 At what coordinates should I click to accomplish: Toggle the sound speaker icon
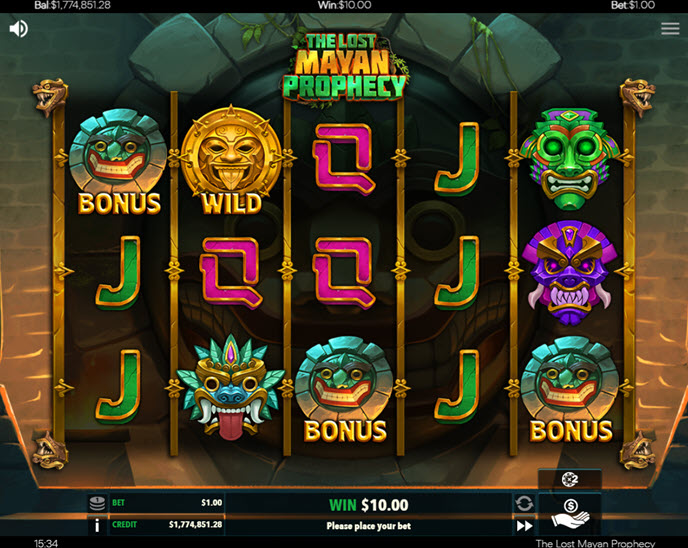pyautogui.click(x=18, y=29)
